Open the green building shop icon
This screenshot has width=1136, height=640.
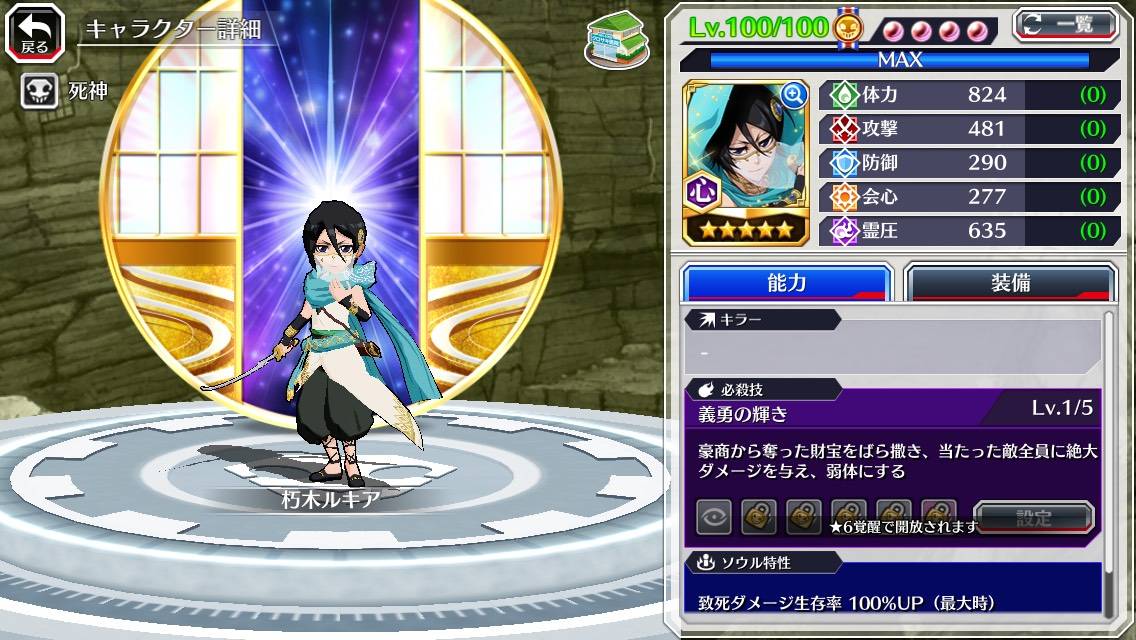click(x=616, y=39)
